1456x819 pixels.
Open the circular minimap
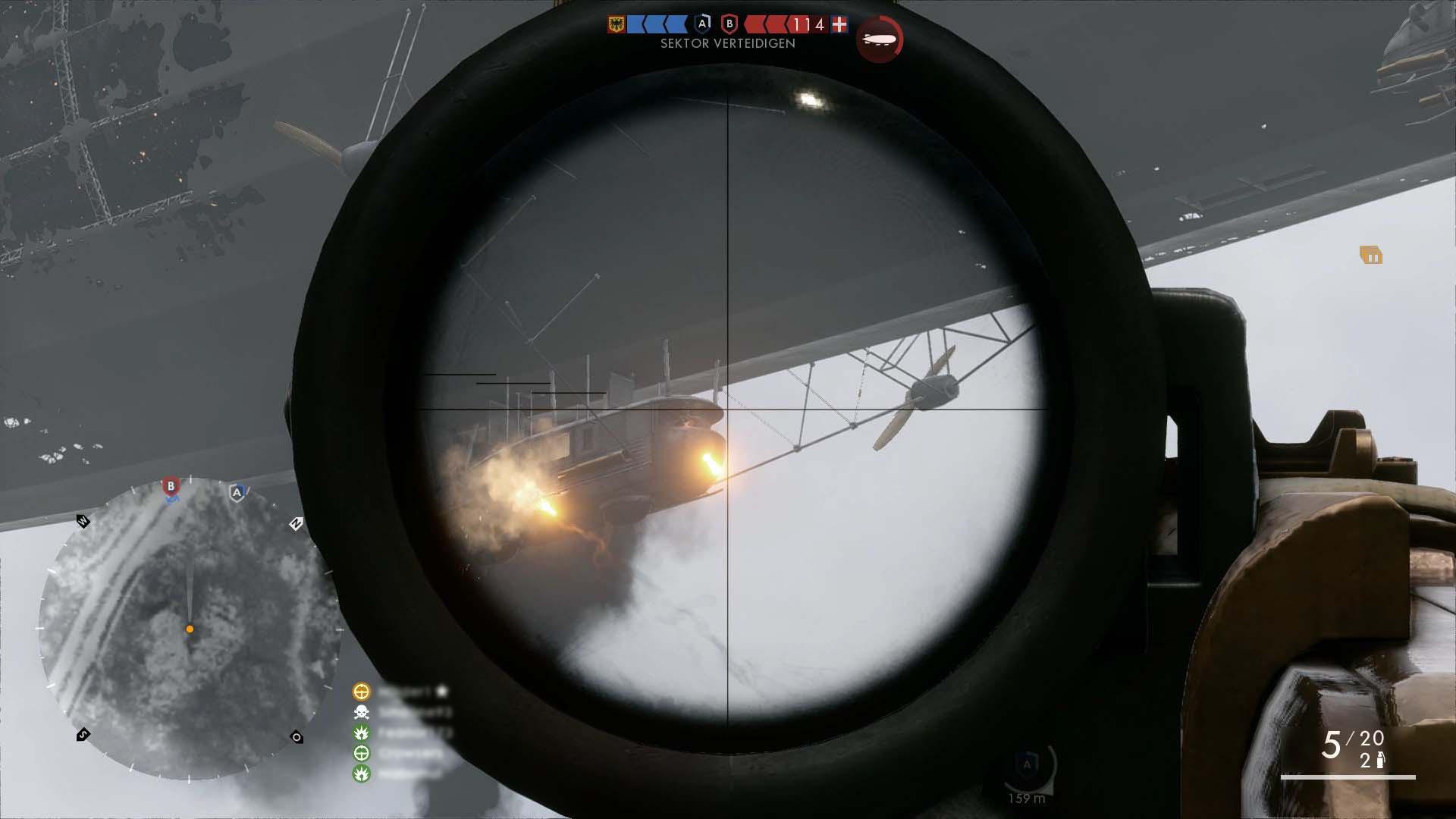[190, 628]
